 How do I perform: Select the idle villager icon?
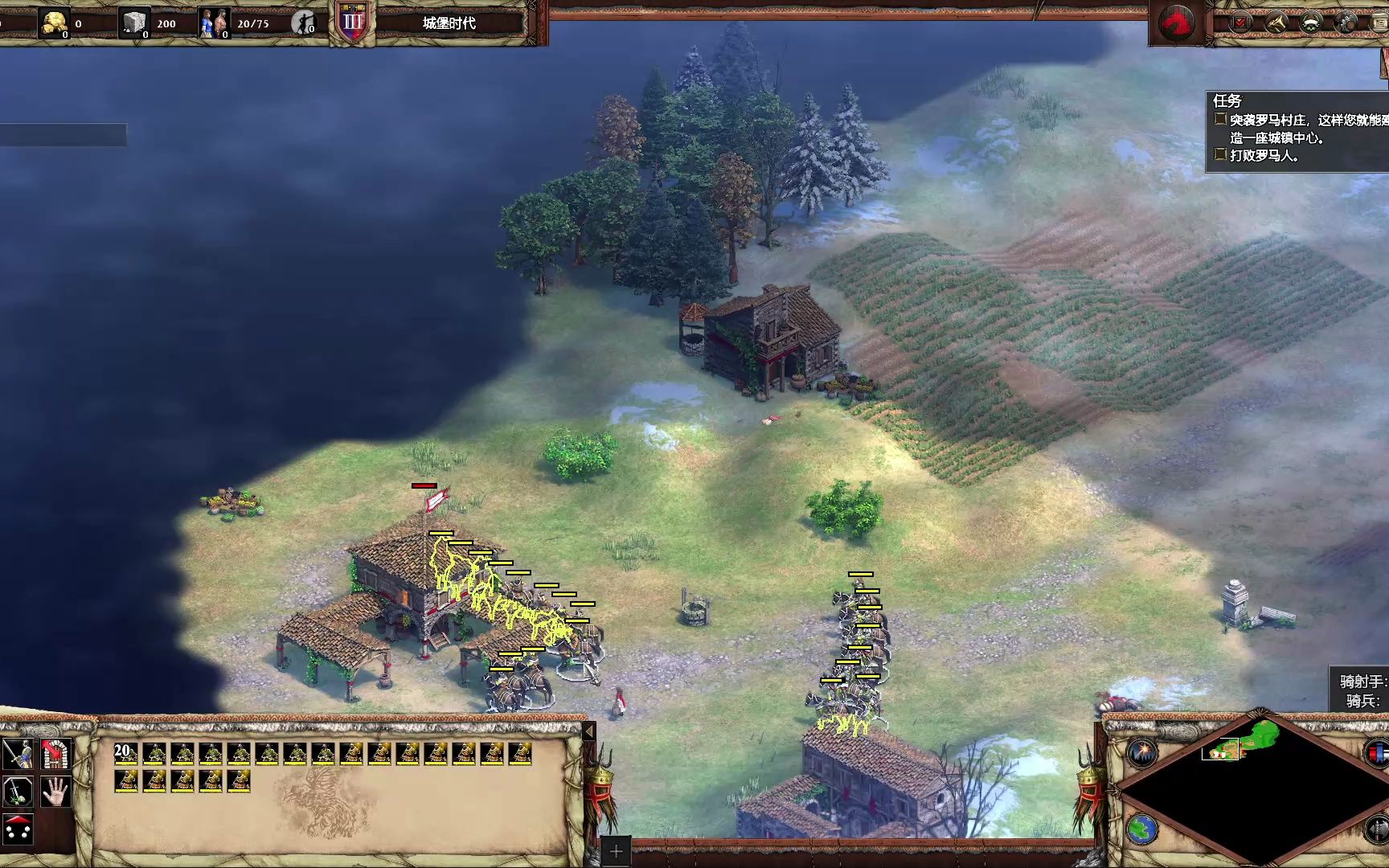click(303, 23)
